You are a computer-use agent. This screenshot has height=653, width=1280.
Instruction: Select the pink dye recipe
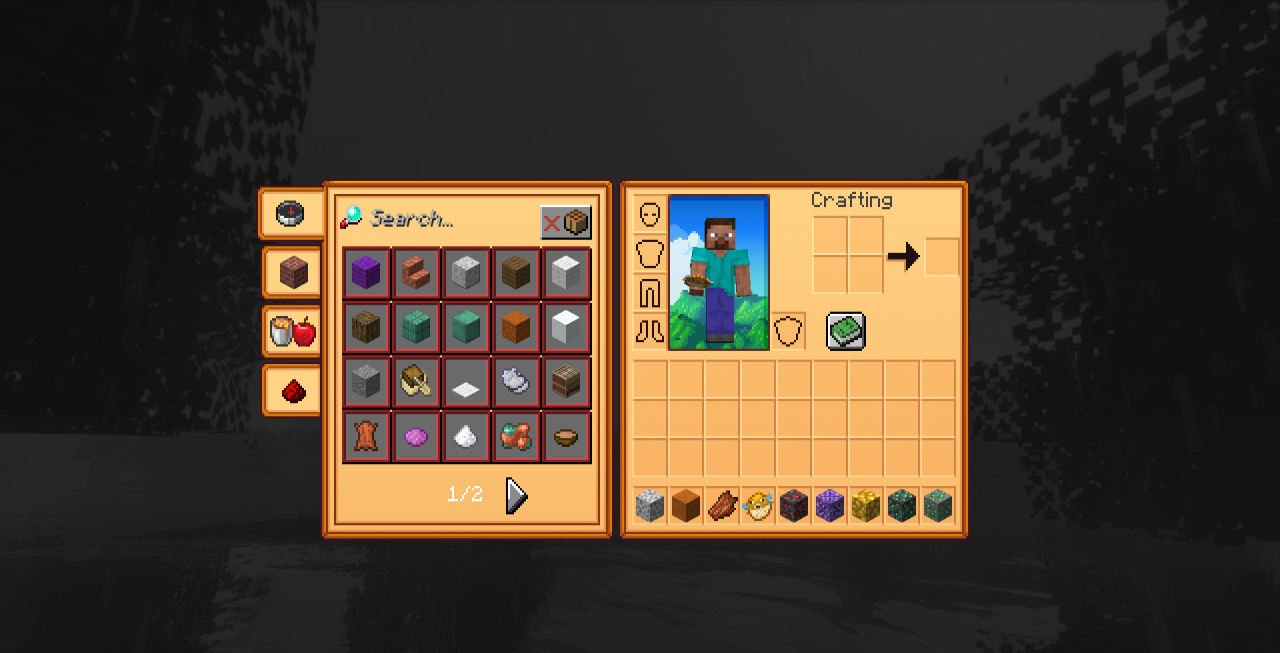(x=416, y=436)
